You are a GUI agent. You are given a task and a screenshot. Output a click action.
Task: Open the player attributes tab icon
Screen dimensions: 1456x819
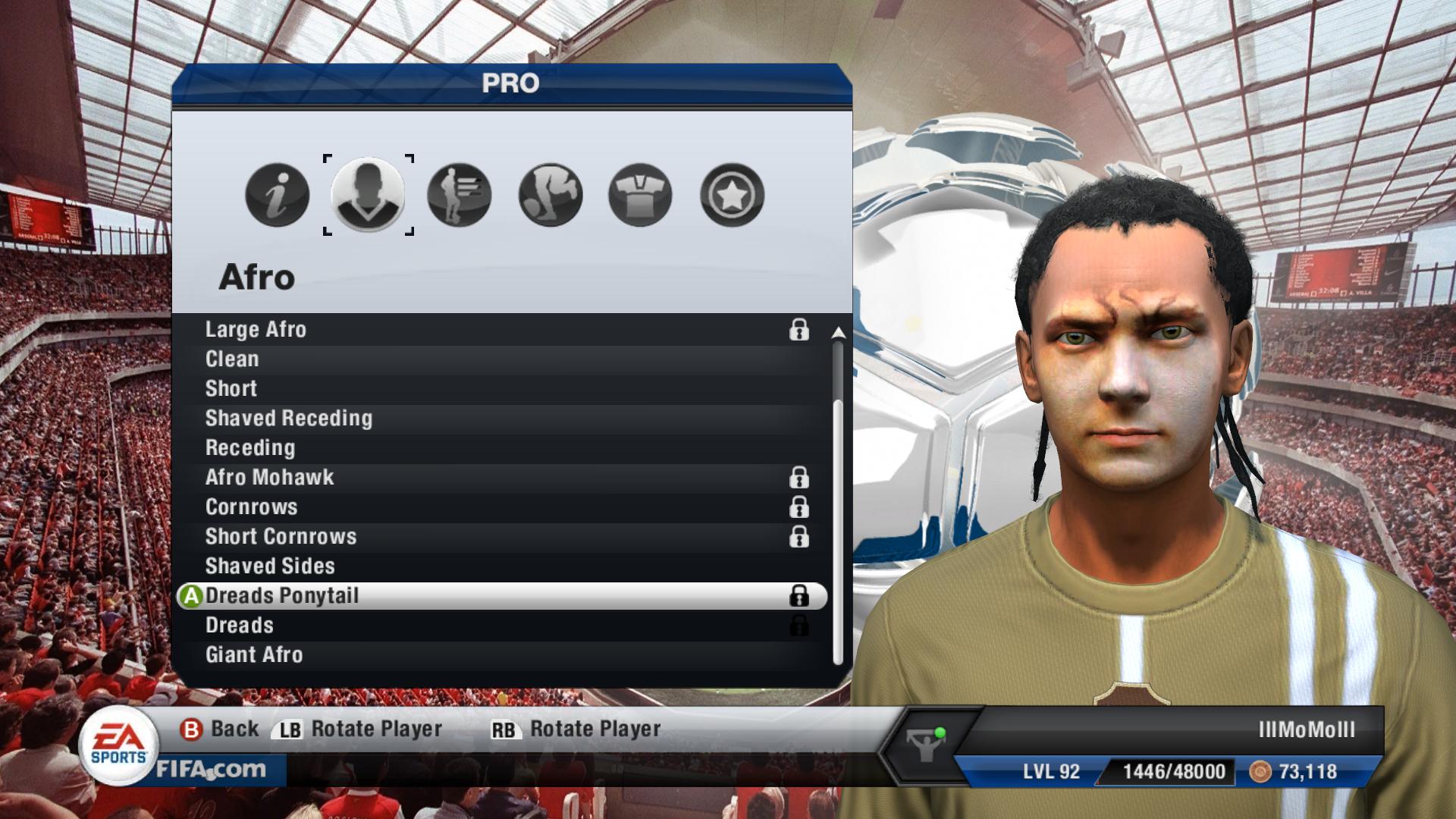[460, 195]
